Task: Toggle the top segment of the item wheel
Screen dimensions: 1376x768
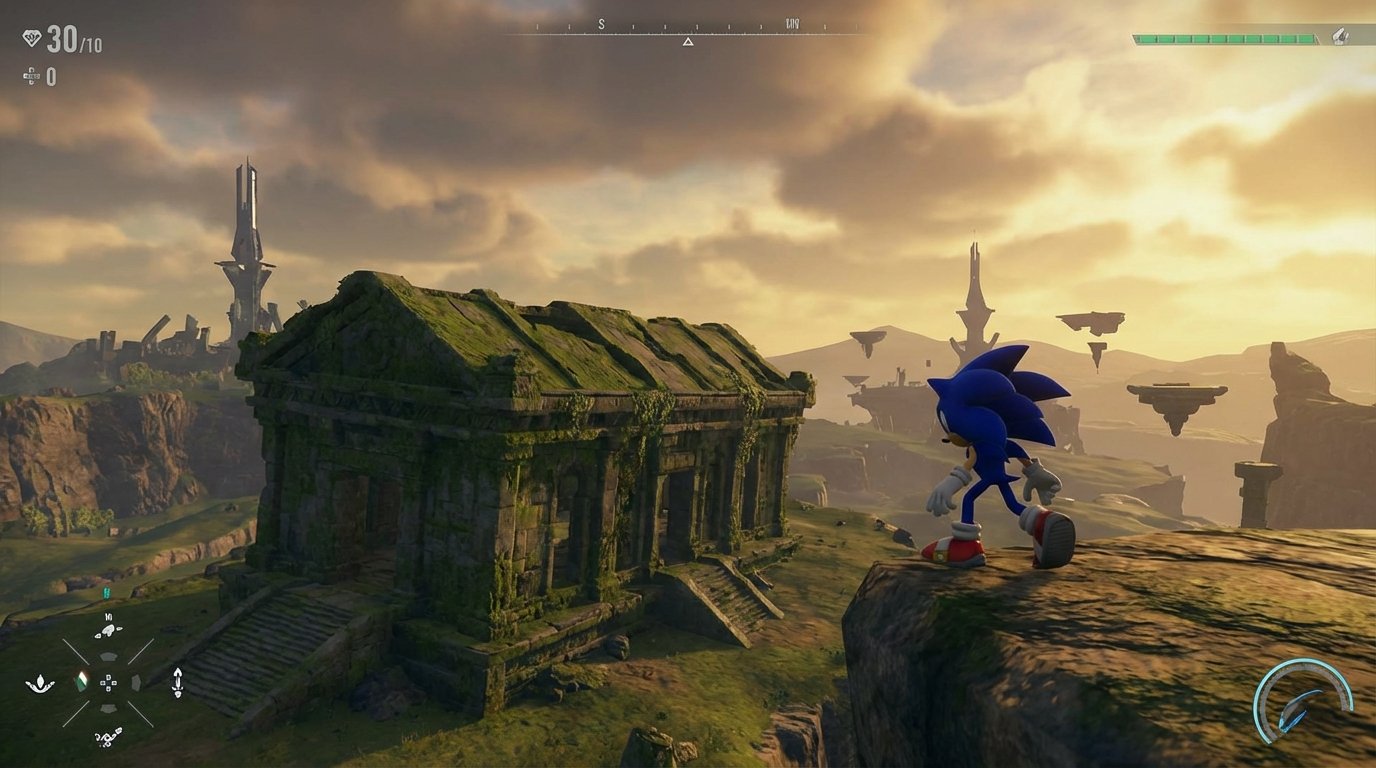Action: pyautogui.click(x=109, y=657)
